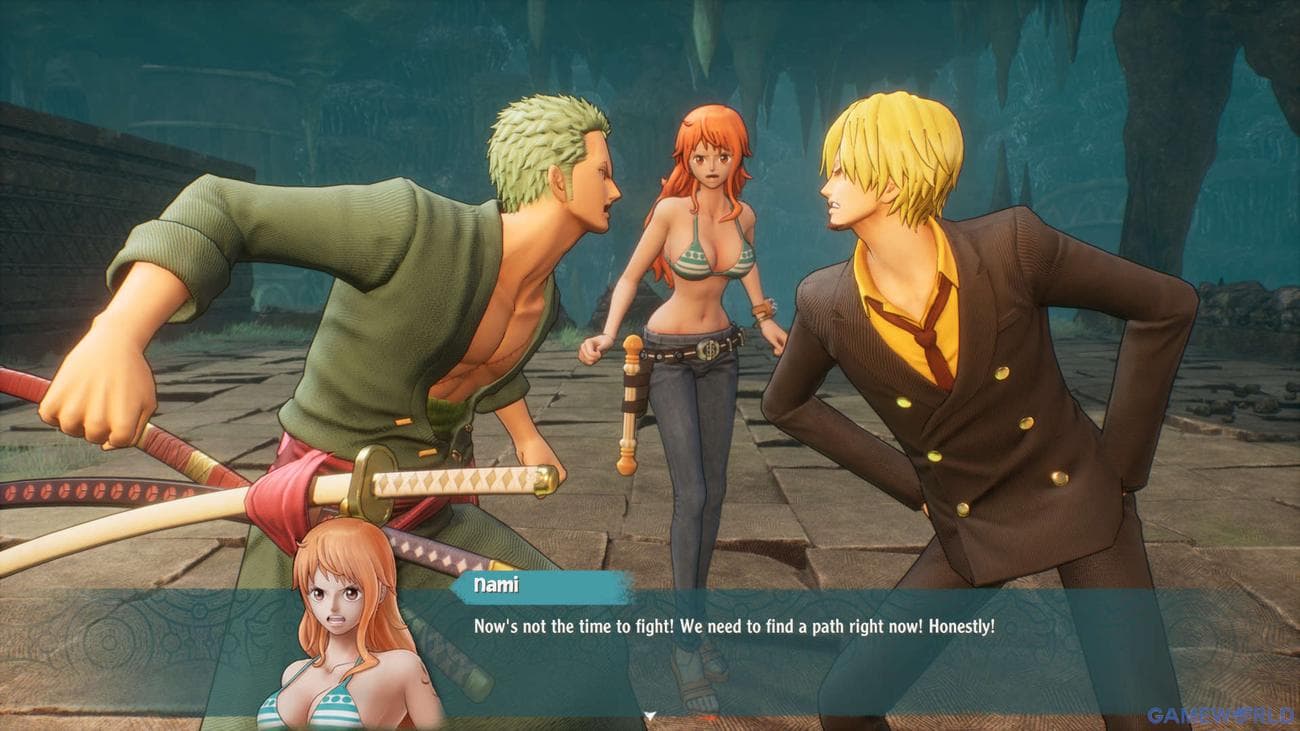The image size is (1300, 731).
Task: Toggle focus on Sanji character model
Action: 950,400
